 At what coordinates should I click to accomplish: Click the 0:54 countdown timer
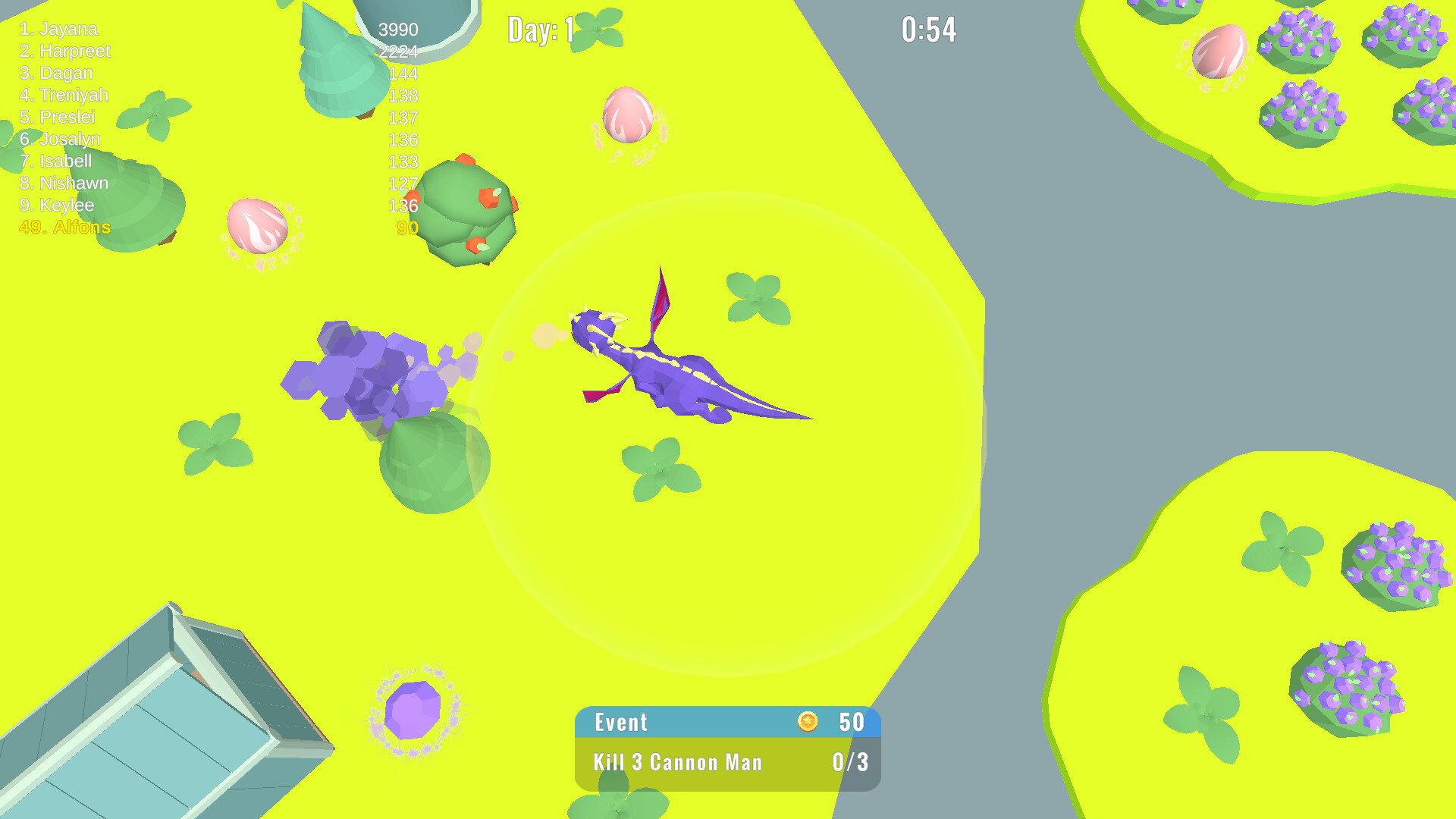(929, 28)
